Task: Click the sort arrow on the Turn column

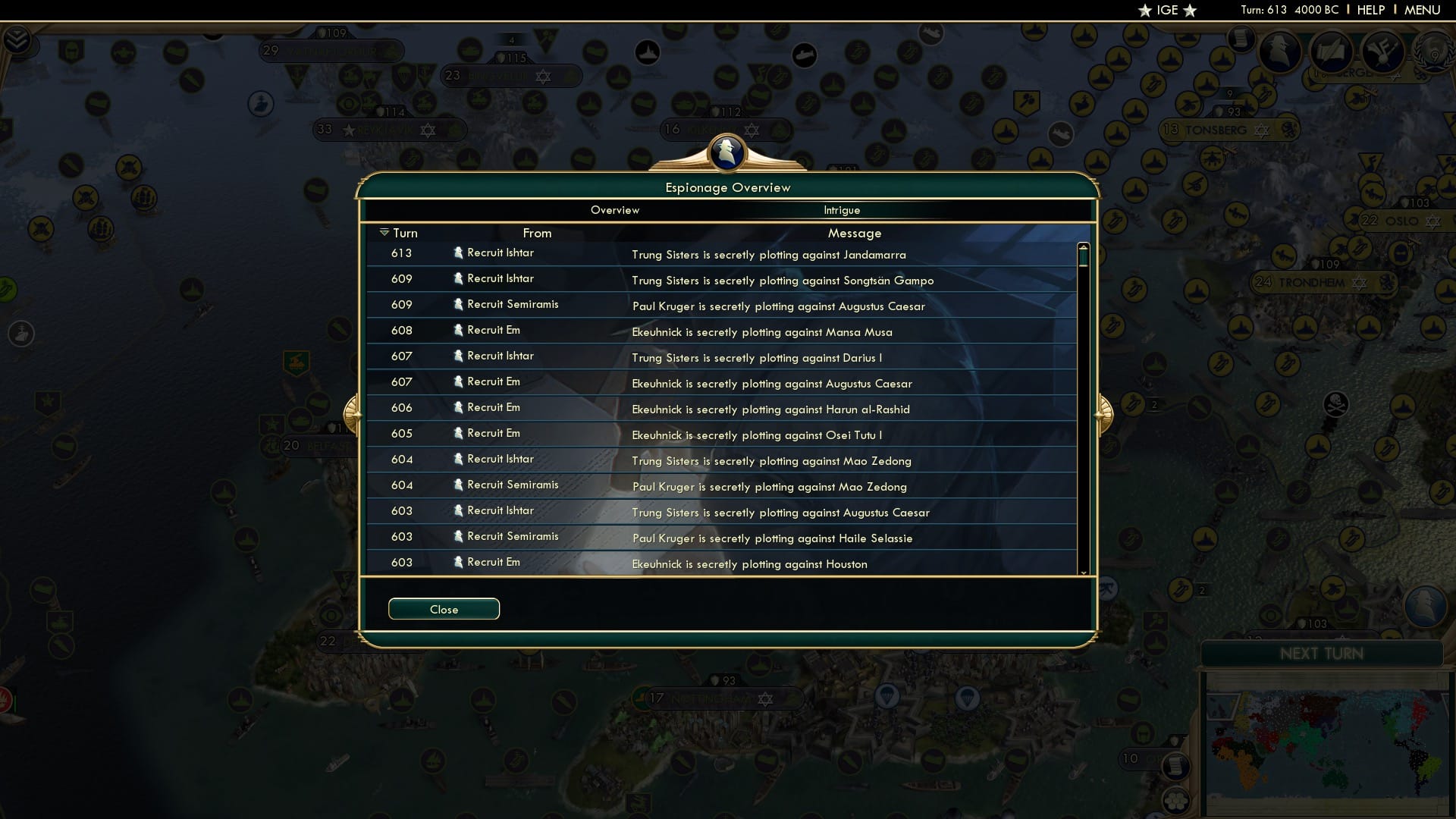Action: coord(385,232)
